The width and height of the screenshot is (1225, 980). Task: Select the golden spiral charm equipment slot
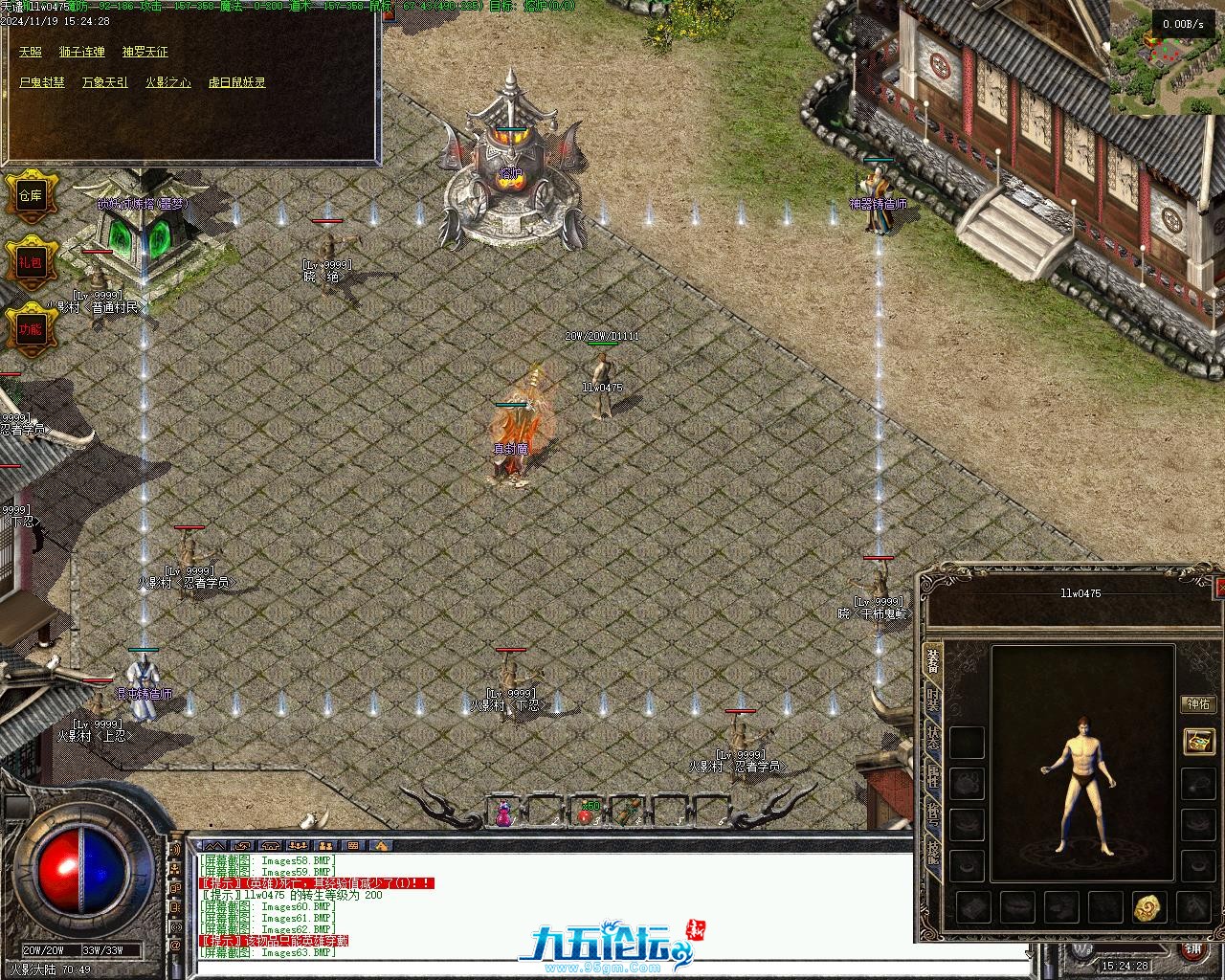point(1148,906)
